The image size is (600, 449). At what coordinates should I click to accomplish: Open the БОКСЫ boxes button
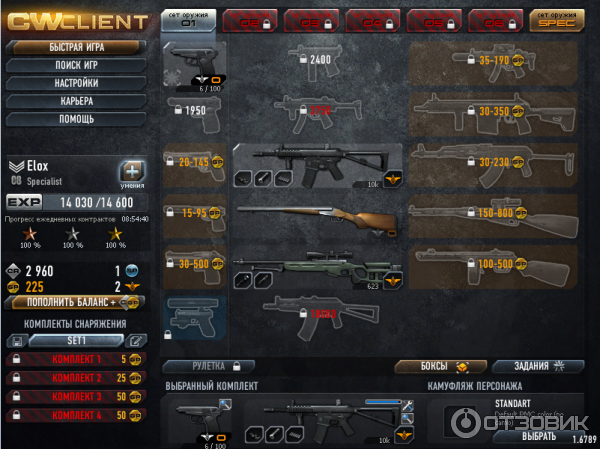point(432,366)
